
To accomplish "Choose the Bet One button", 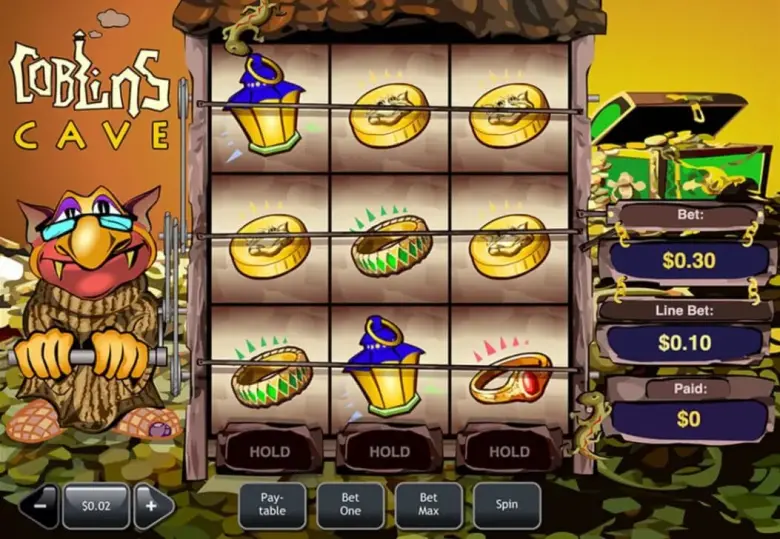I will (x=350, y=505).
